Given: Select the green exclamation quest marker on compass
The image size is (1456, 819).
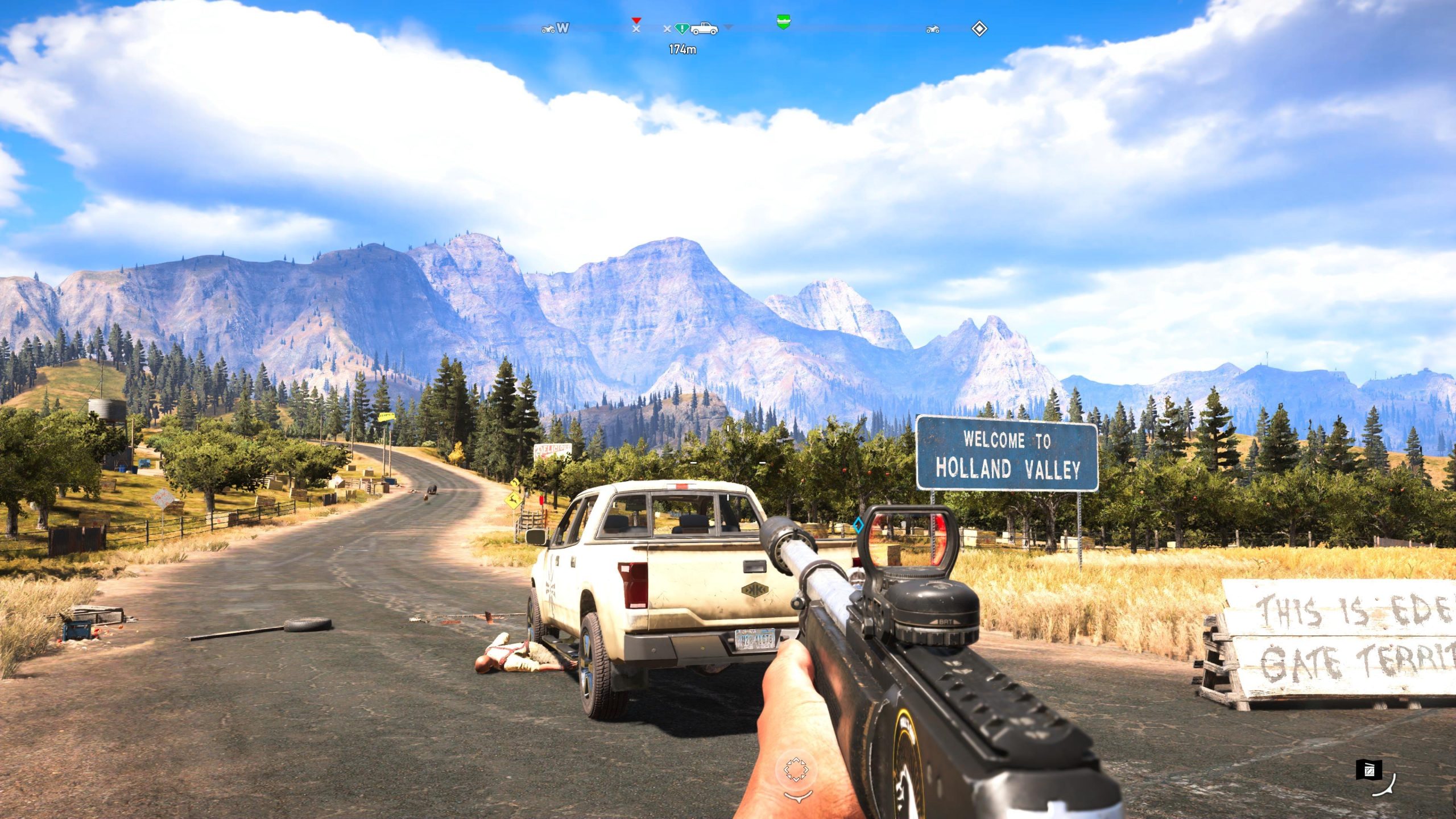Looking at the screenshot, I should click(681, 28).
